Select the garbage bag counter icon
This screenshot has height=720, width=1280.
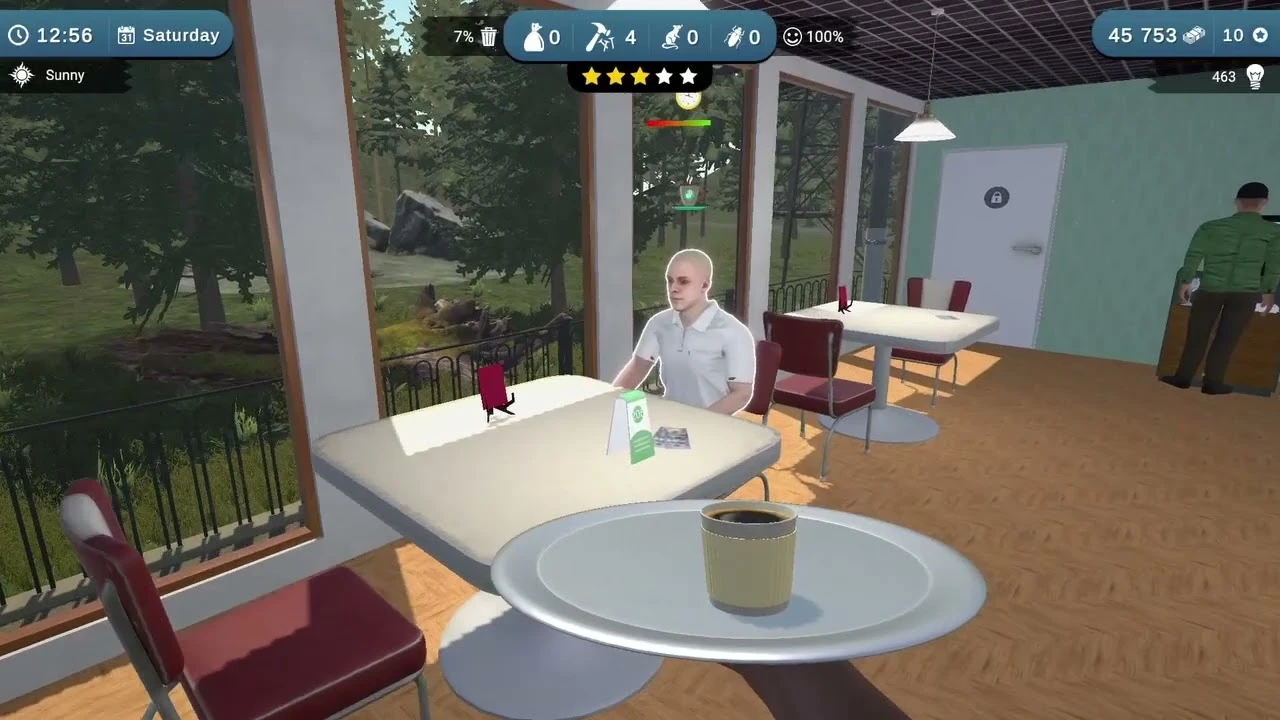point(538,36)
